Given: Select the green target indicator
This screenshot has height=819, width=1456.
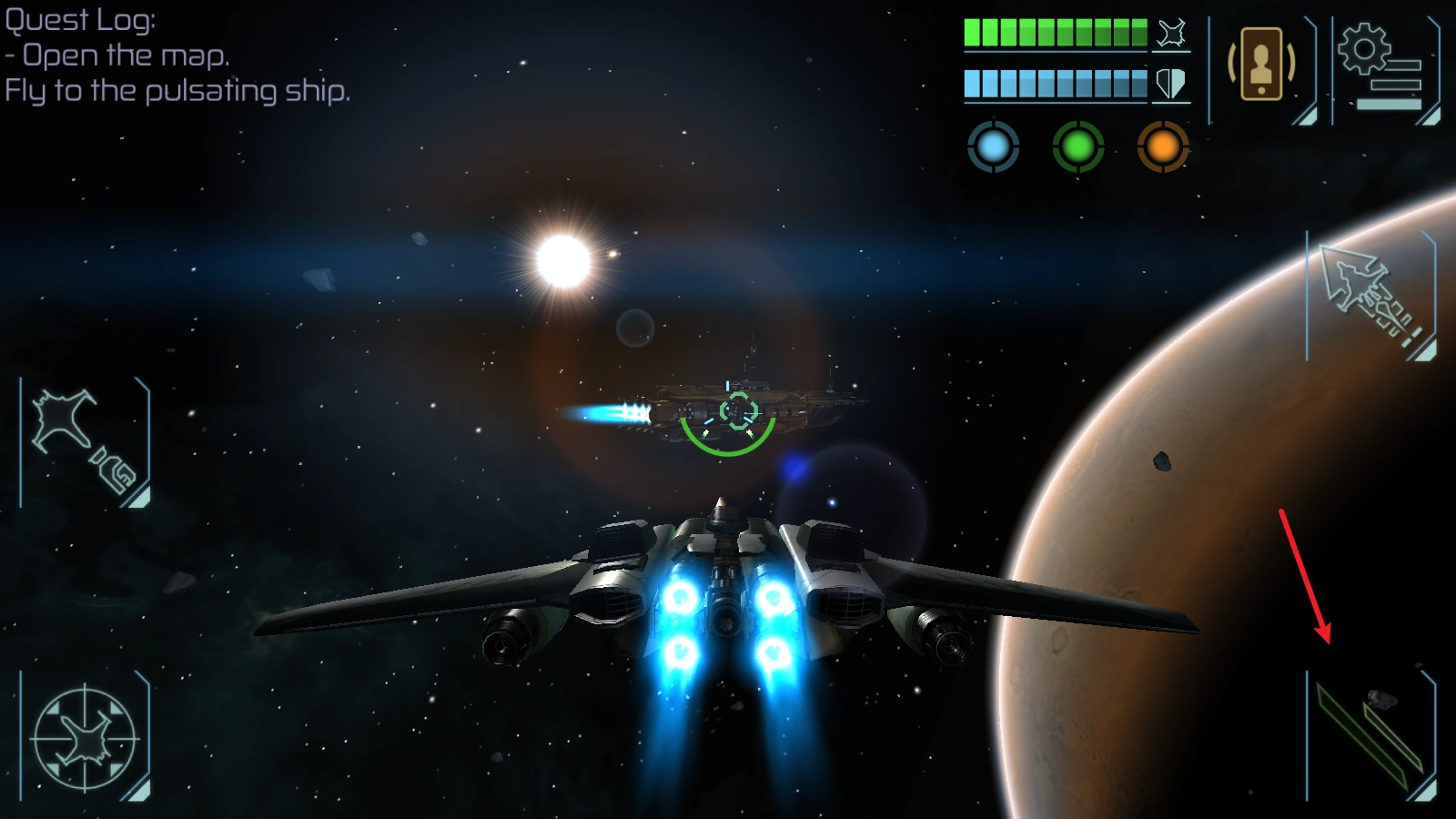Looking at the screenshot, I should click(1077, 146).
